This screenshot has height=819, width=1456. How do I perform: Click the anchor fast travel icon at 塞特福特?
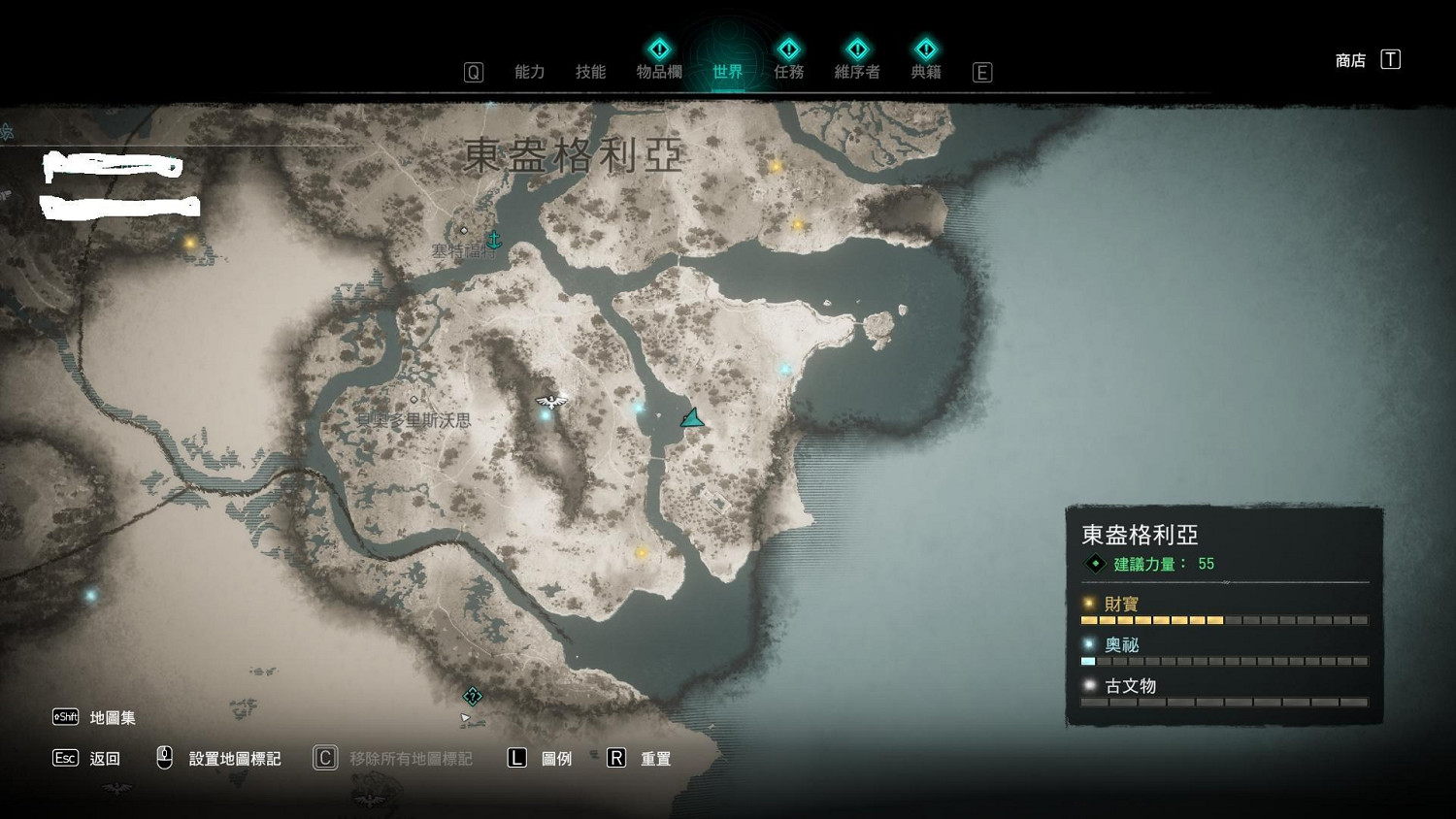(x=494, y=239)
